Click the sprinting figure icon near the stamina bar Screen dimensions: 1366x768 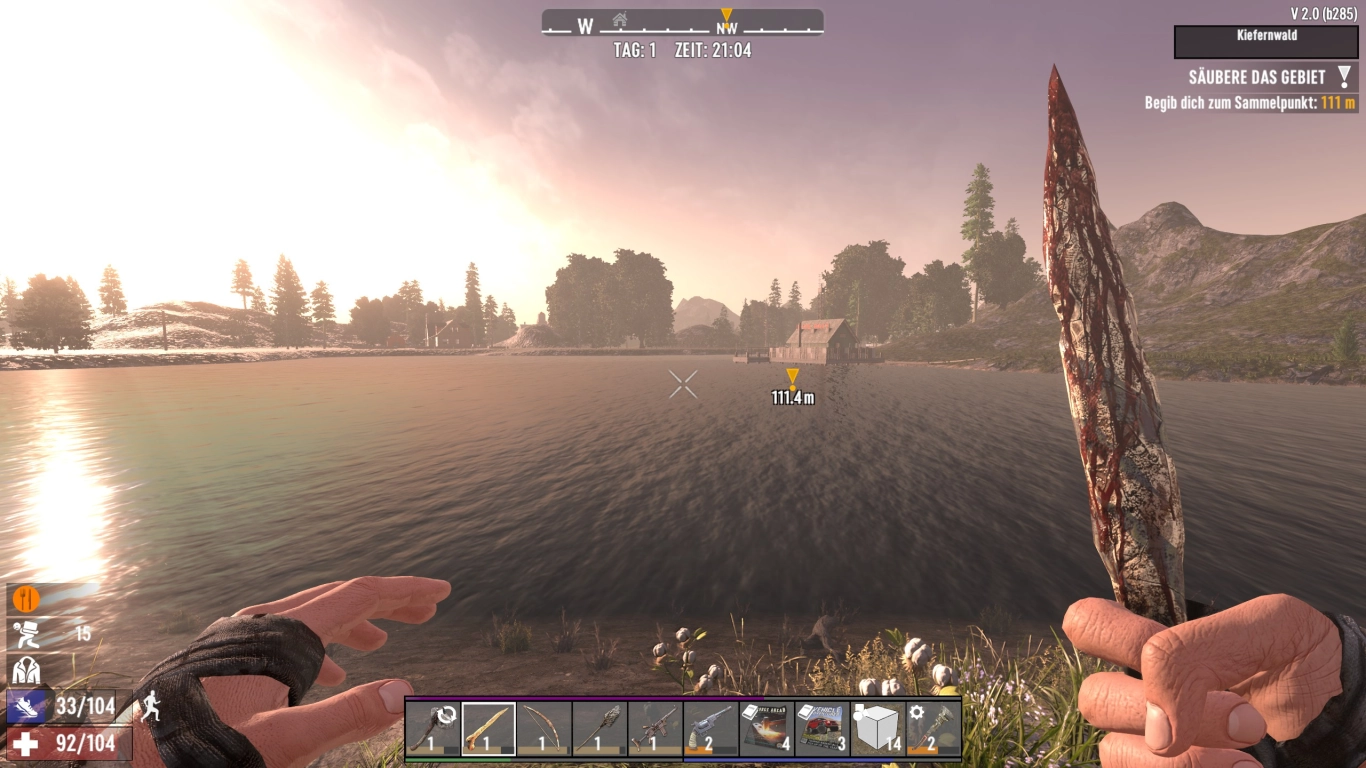coord(153,706)
